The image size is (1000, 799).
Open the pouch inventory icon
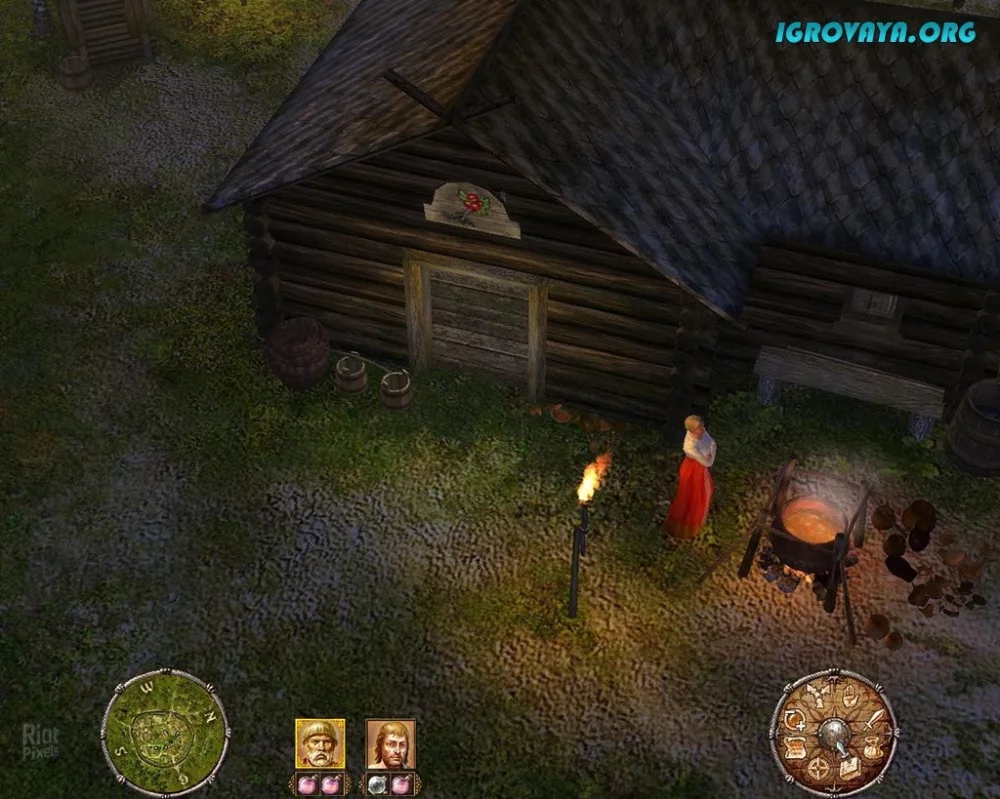point(873,748)
